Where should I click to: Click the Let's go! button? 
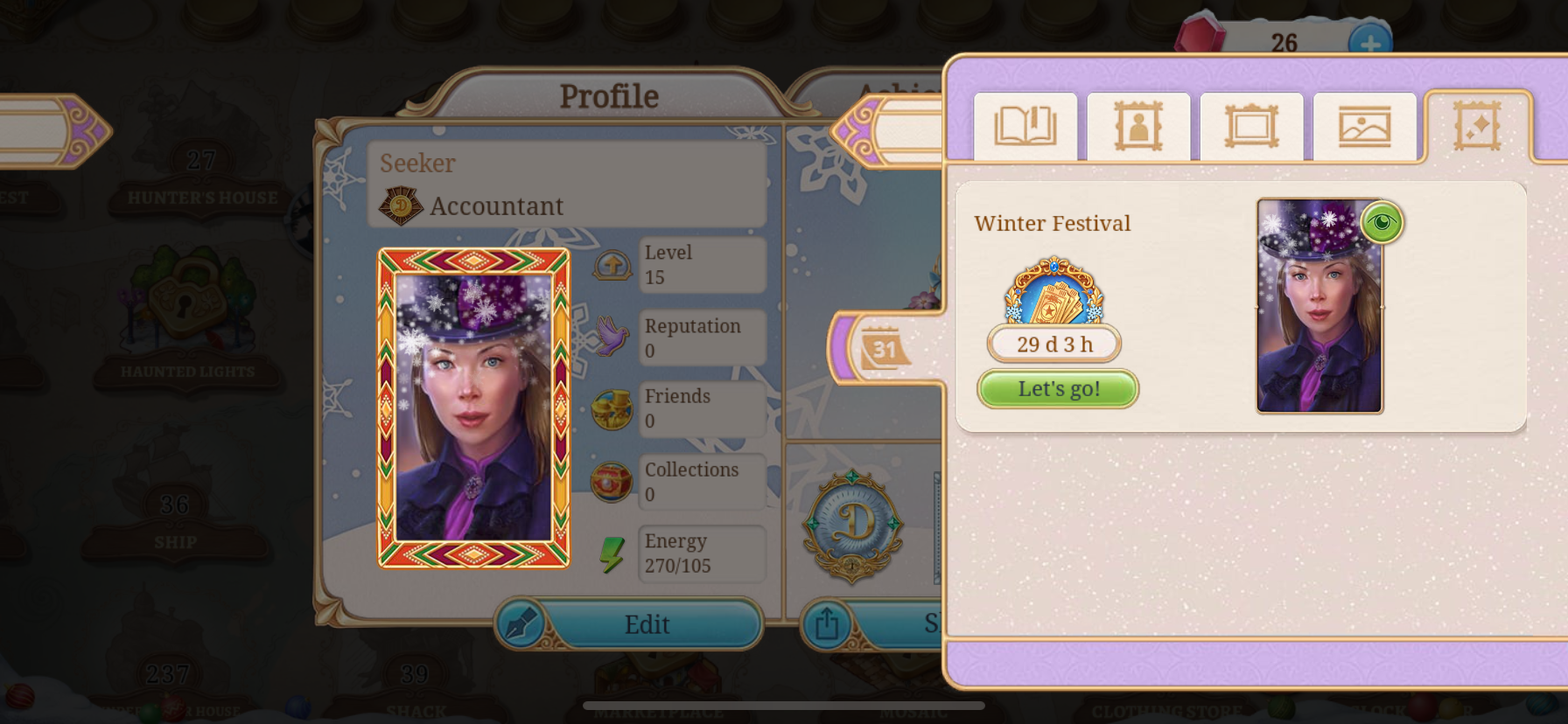point(1057,389)
